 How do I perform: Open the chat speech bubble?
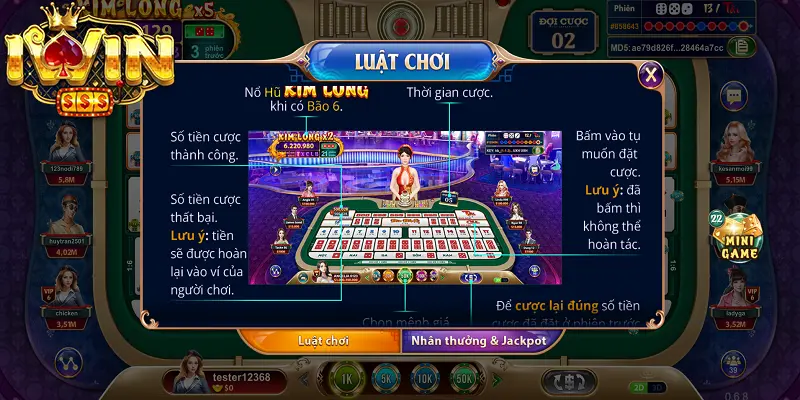tap(735, 97)
